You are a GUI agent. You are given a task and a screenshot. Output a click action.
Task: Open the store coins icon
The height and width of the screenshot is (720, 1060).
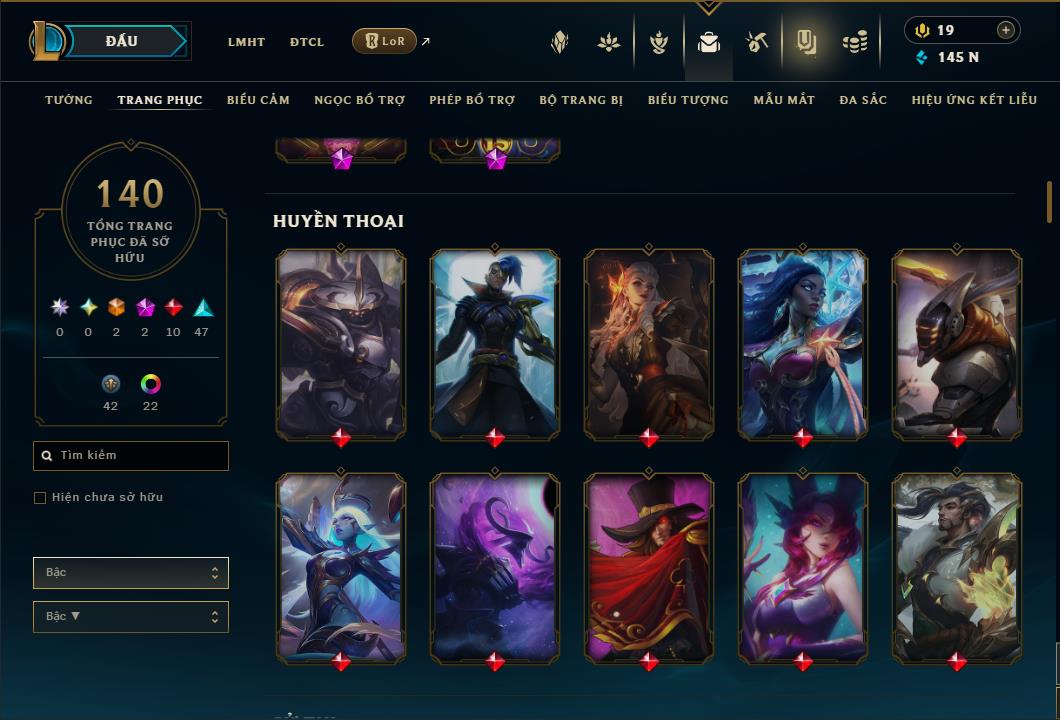pyautogui.click(x=854, y=42)
